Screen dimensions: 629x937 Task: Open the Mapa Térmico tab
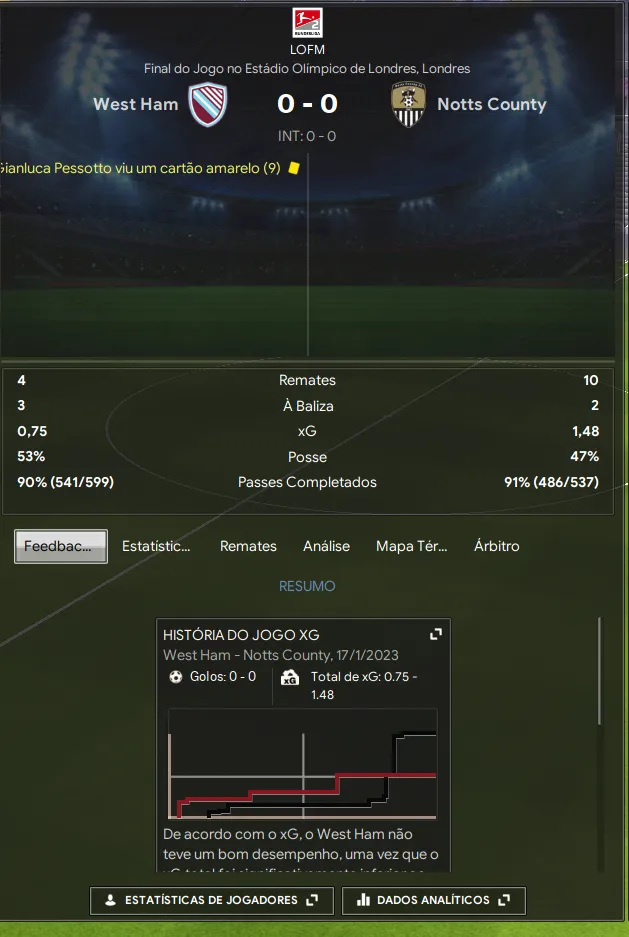[x=411, y=546]
